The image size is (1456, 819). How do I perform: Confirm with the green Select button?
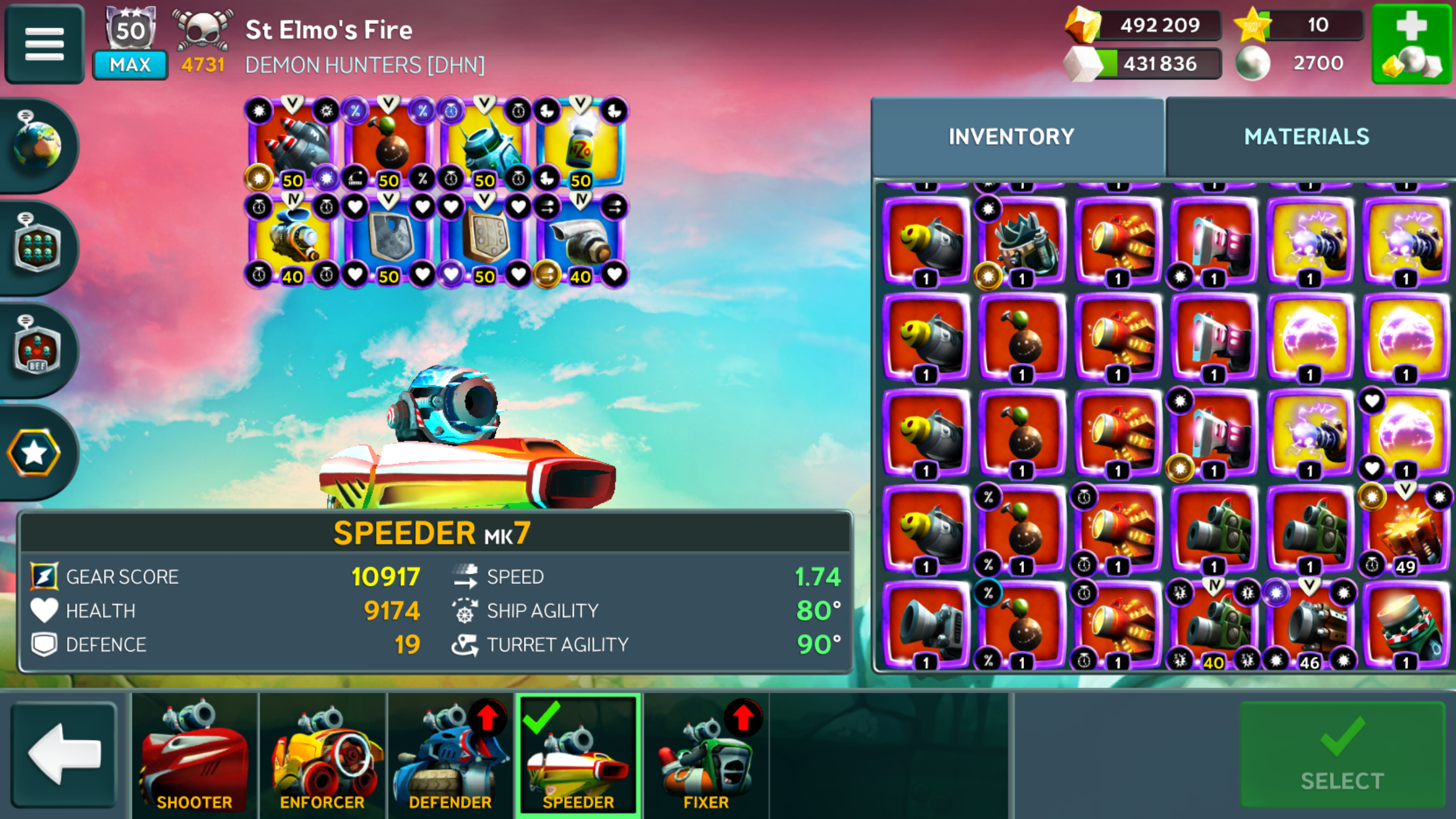[1342, 754]
